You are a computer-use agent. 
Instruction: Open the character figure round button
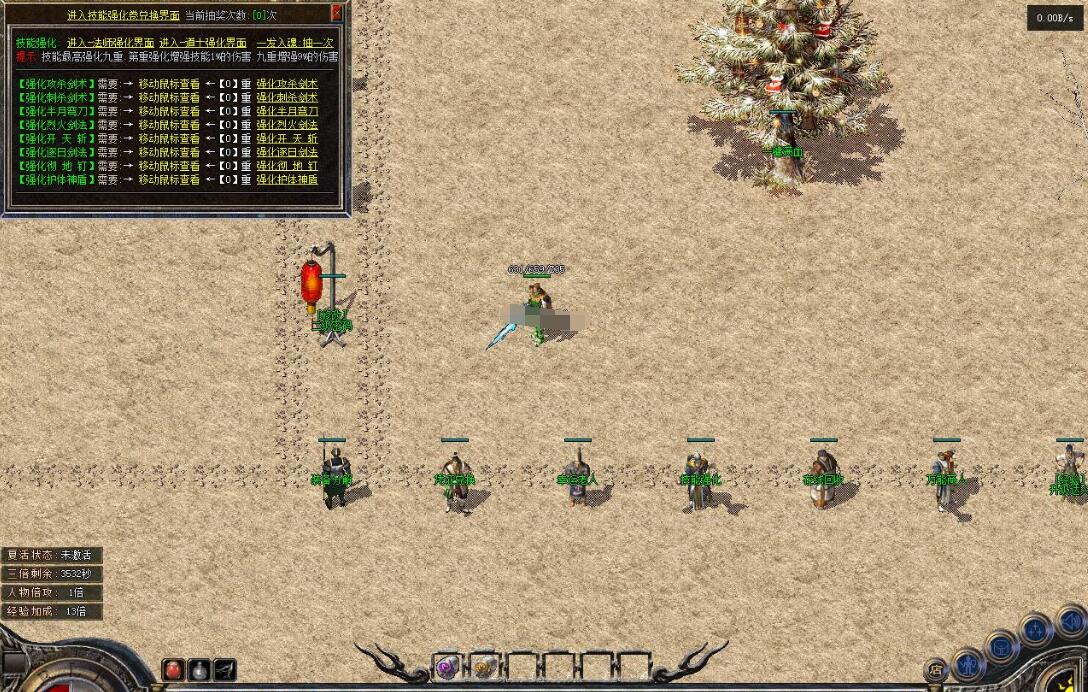(967, 663)
